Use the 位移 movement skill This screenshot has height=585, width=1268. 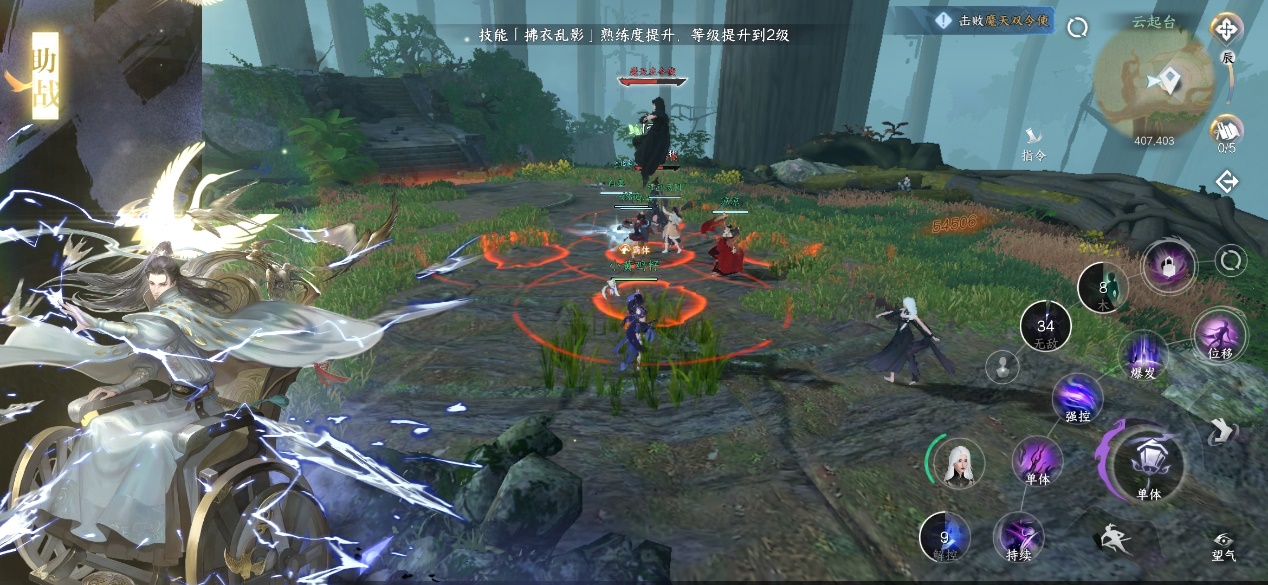pyautogui.click(x=1219, y=336)
